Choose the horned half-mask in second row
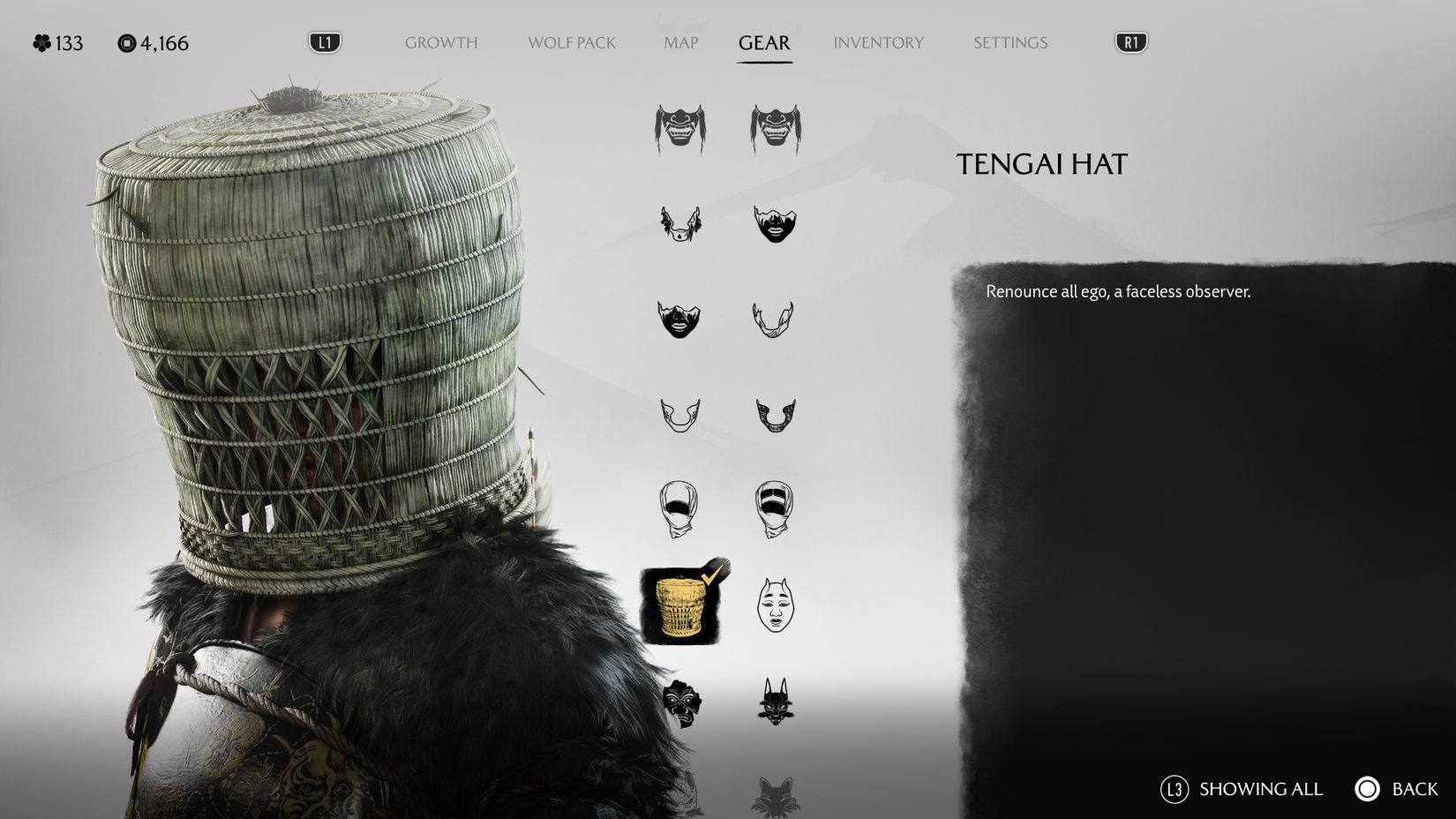 click(679, 225)
